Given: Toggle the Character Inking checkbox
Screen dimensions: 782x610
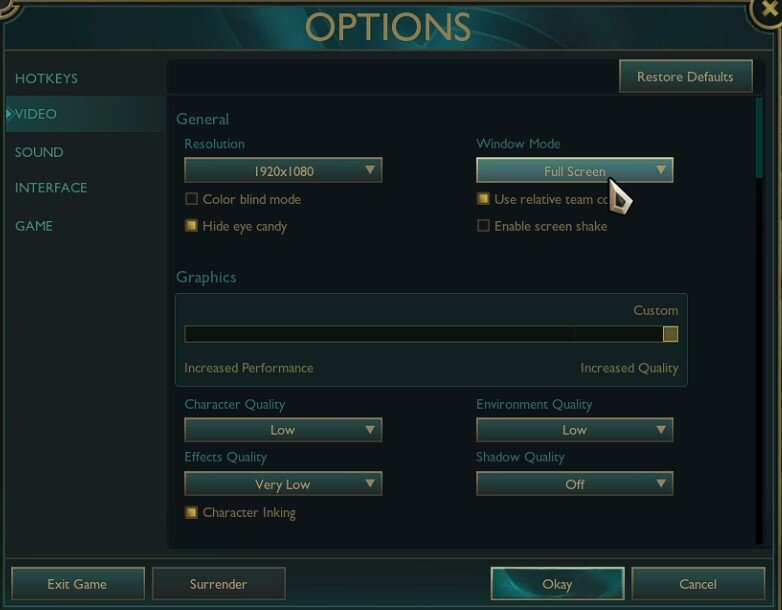Looking at the screenshot, I should pyautogui.click(x=191, y=512).
